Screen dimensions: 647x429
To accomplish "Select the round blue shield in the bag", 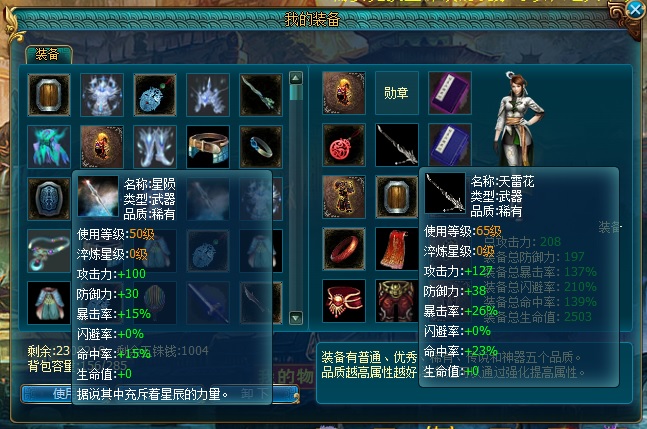I will click(48, 197).
